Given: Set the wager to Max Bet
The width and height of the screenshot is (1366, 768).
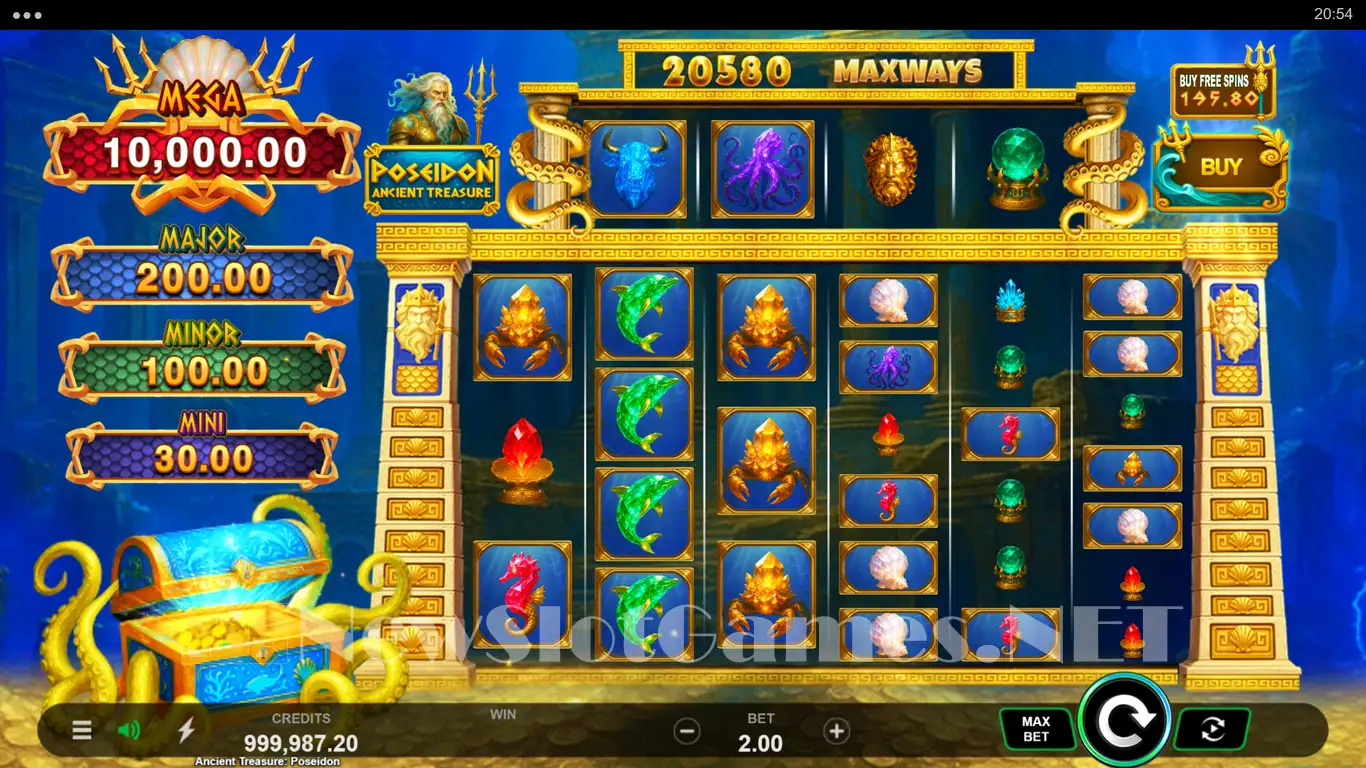Looking at the screenshot, I should [1036, 729].
